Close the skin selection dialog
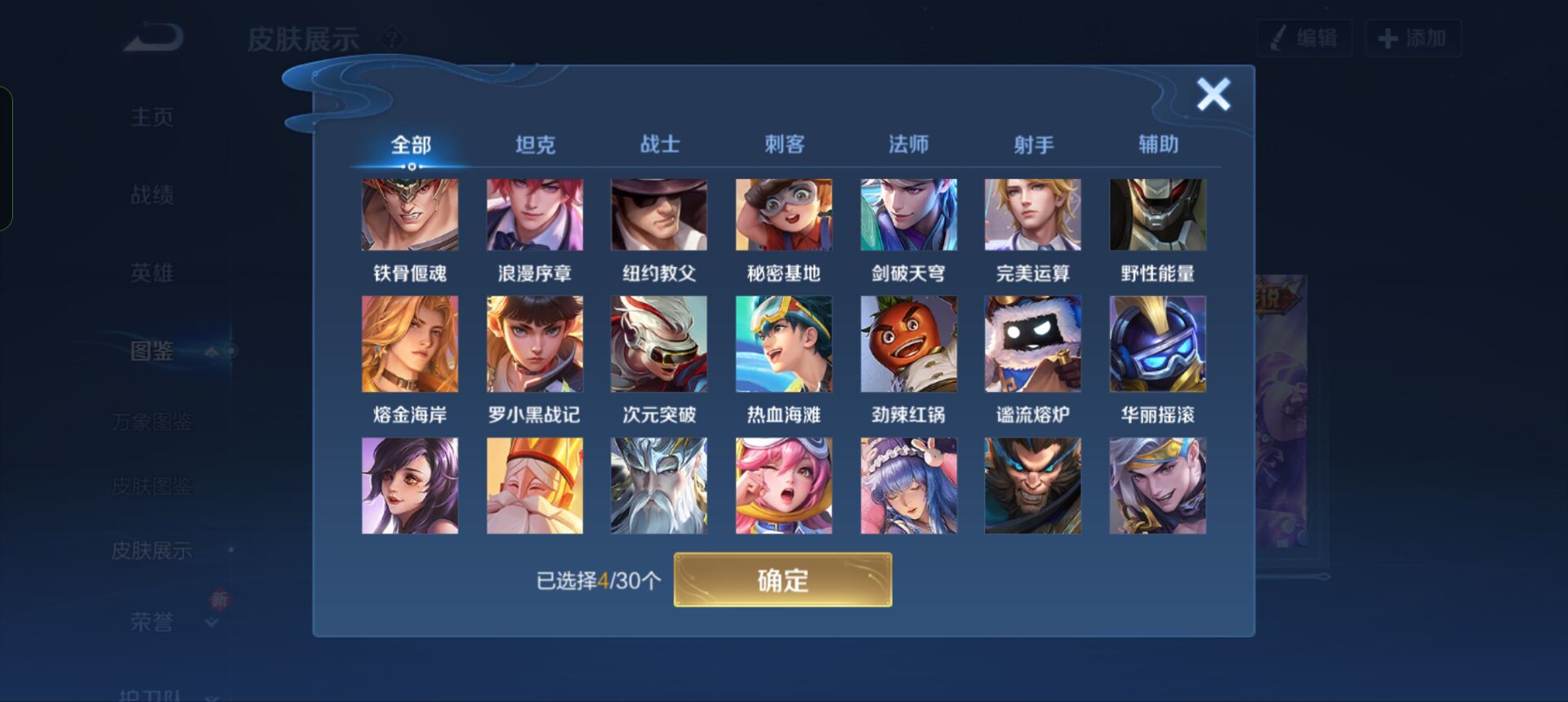The width and height of the screenshot is (1568, 702). [x=1214, y=94]
